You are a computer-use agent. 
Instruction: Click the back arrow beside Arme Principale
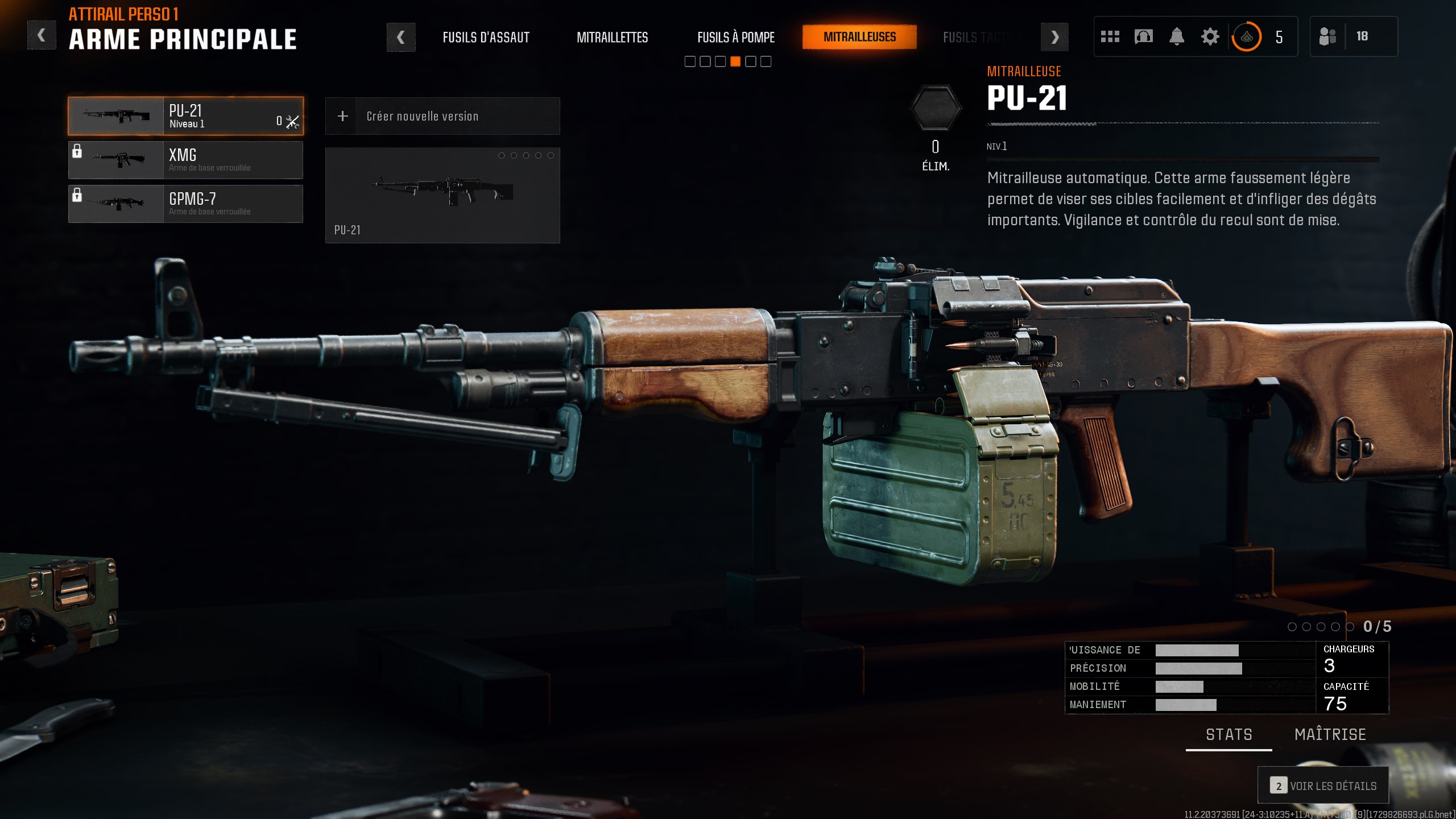pyautogui.click(x=41, y=34)
